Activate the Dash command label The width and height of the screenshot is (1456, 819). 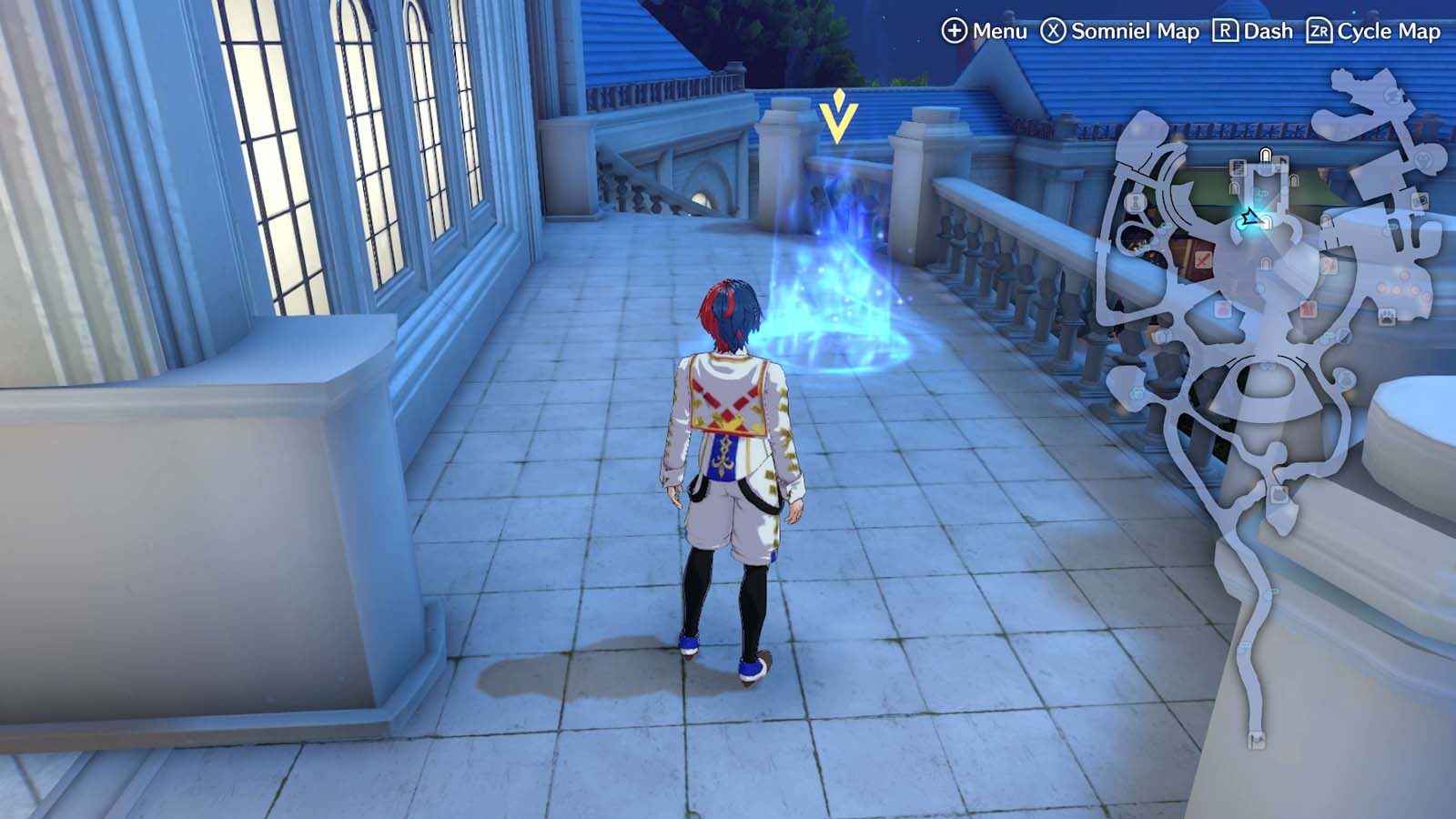tap(1269, 32)
